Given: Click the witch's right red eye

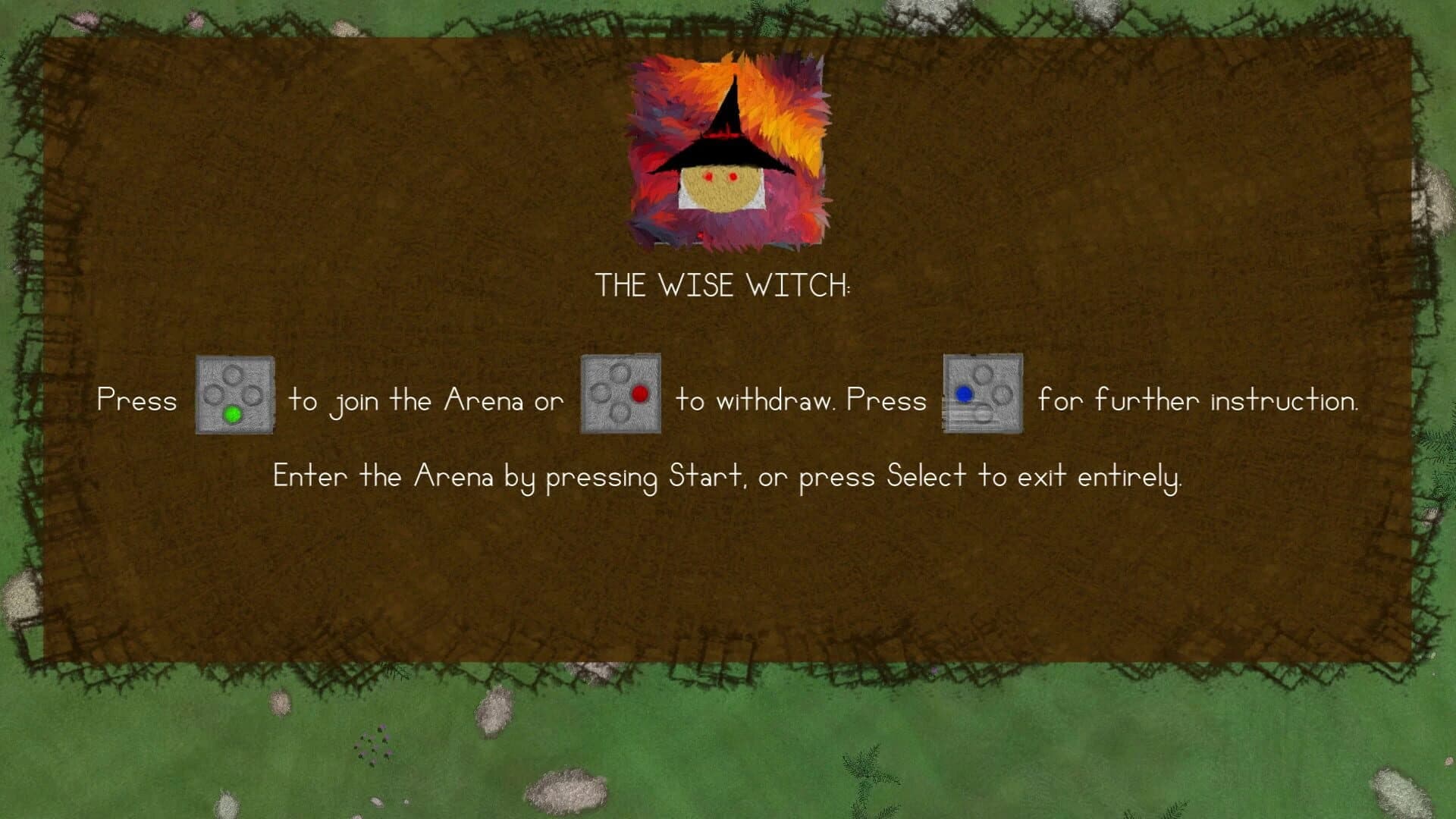Looking at the screenshot, I should (x=733, y=175).
